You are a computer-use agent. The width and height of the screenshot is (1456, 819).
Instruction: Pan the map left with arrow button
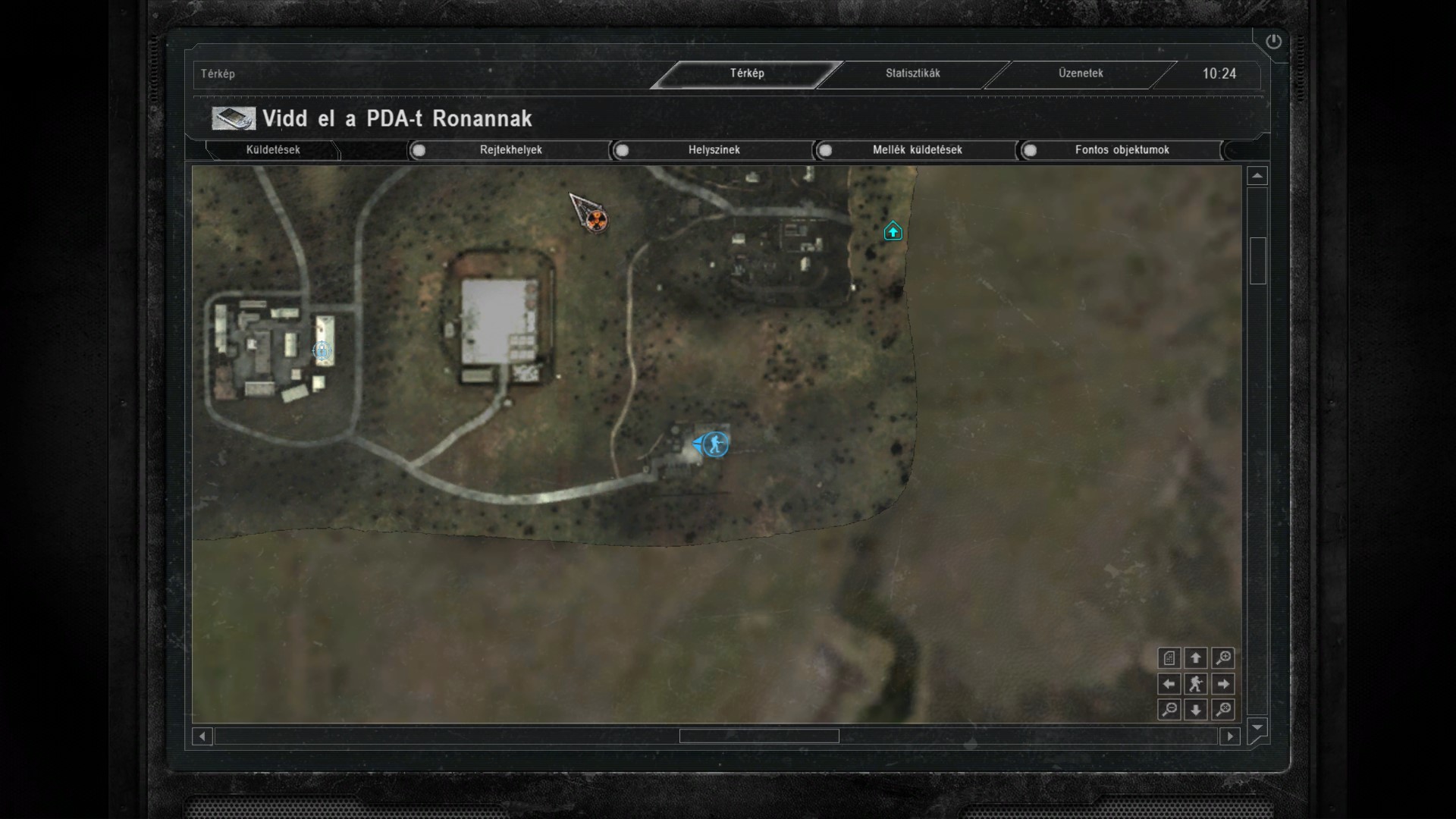1169,684
